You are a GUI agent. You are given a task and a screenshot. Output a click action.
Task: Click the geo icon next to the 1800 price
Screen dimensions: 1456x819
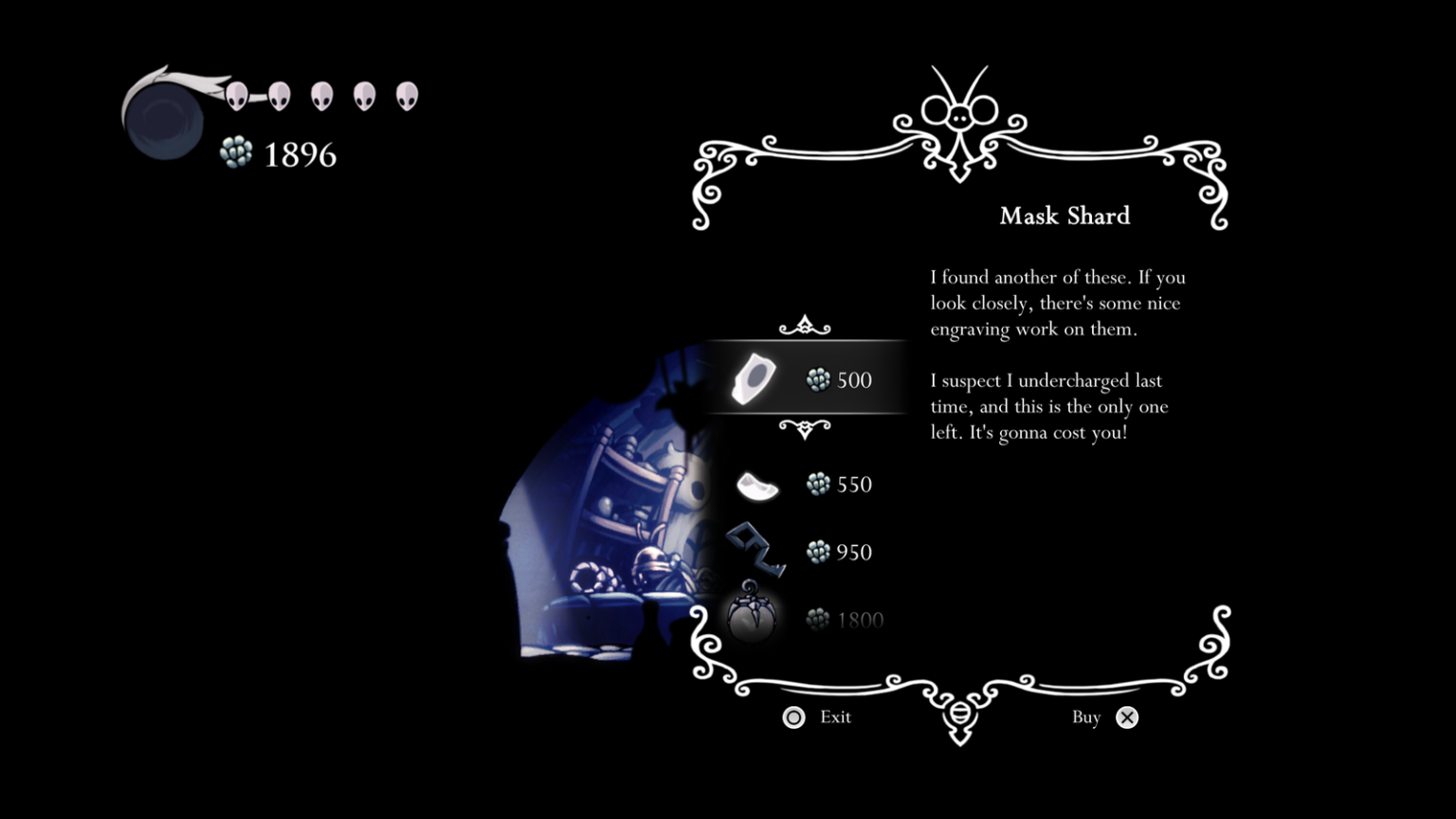pos(815,618)
